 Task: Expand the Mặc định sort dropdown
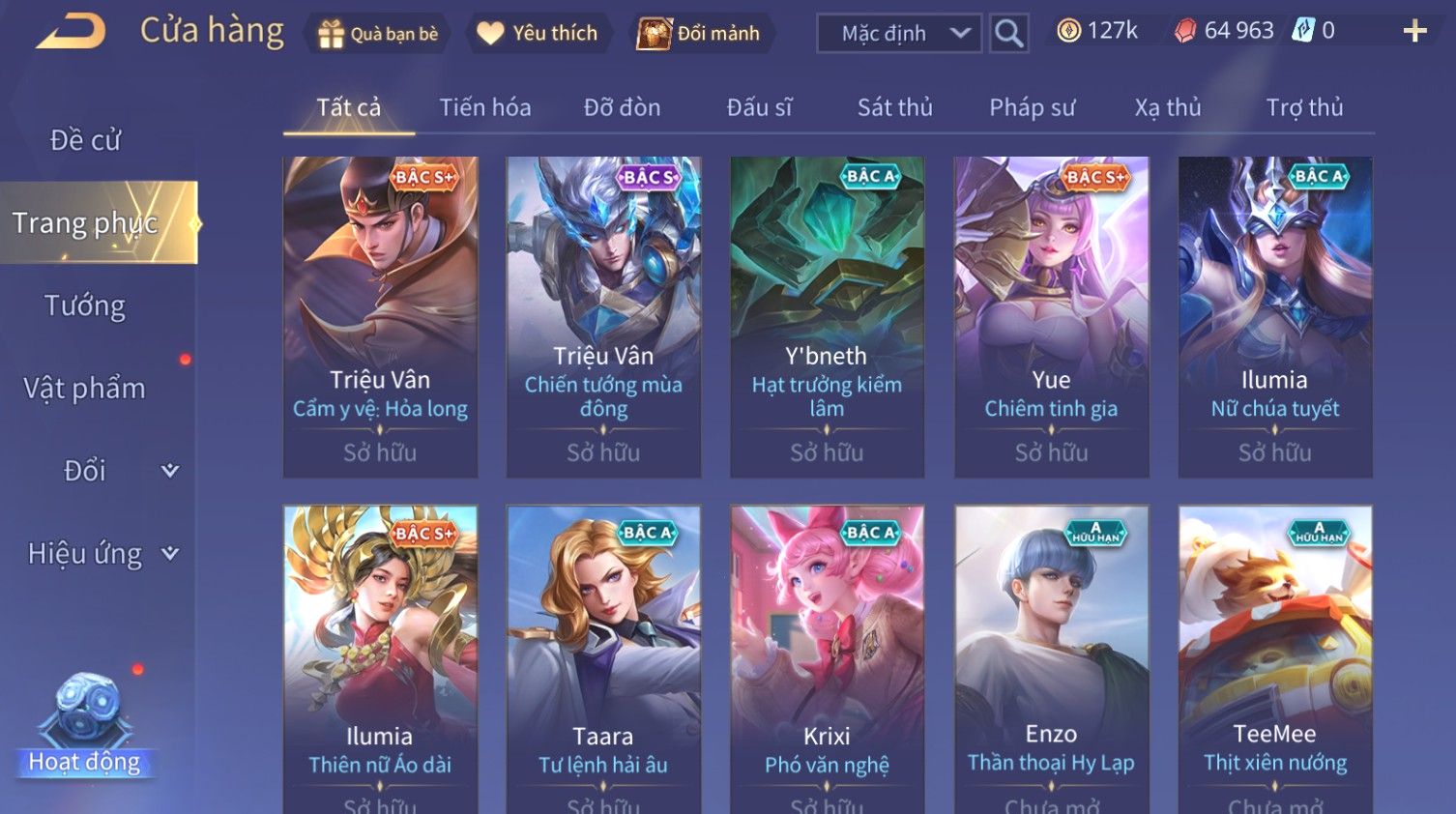click(898, 34)
